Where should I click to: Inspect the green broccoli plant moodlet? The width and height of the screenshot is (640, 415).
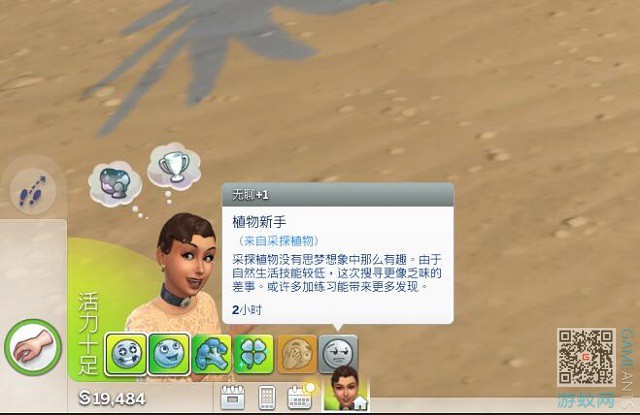point(210,355)
